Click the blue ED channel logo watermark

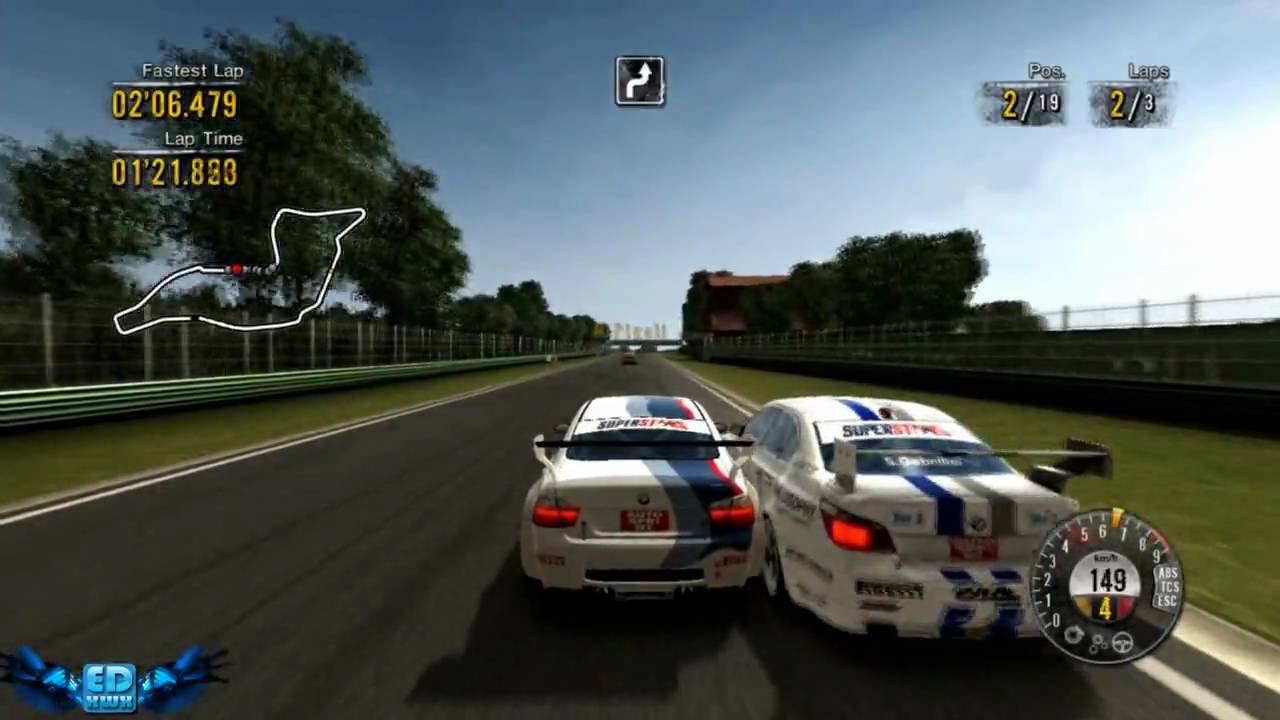pyautogui.click(x=110, y=678)
